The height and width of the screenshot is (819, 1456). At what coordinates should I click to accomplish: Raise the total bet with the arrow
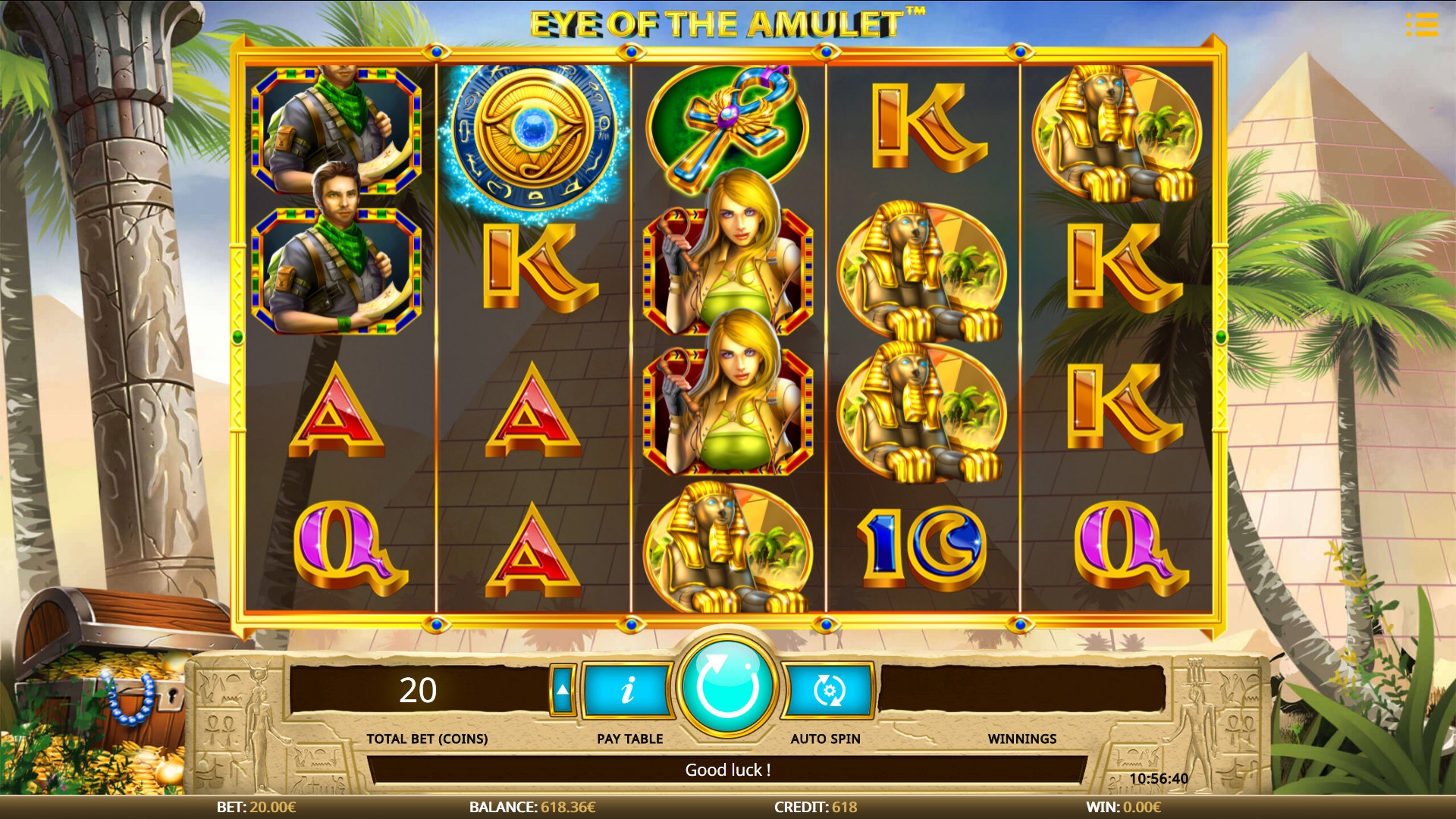[x=563, y=689]
